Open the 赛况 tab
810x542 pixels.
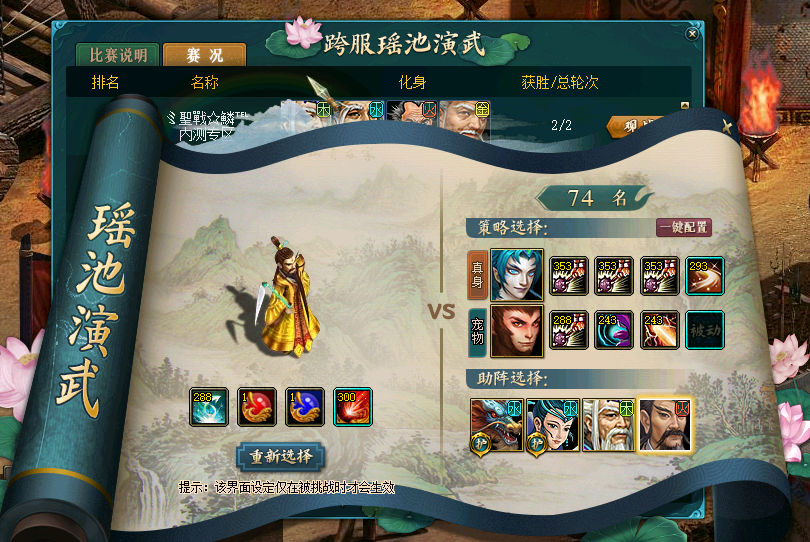203,55
